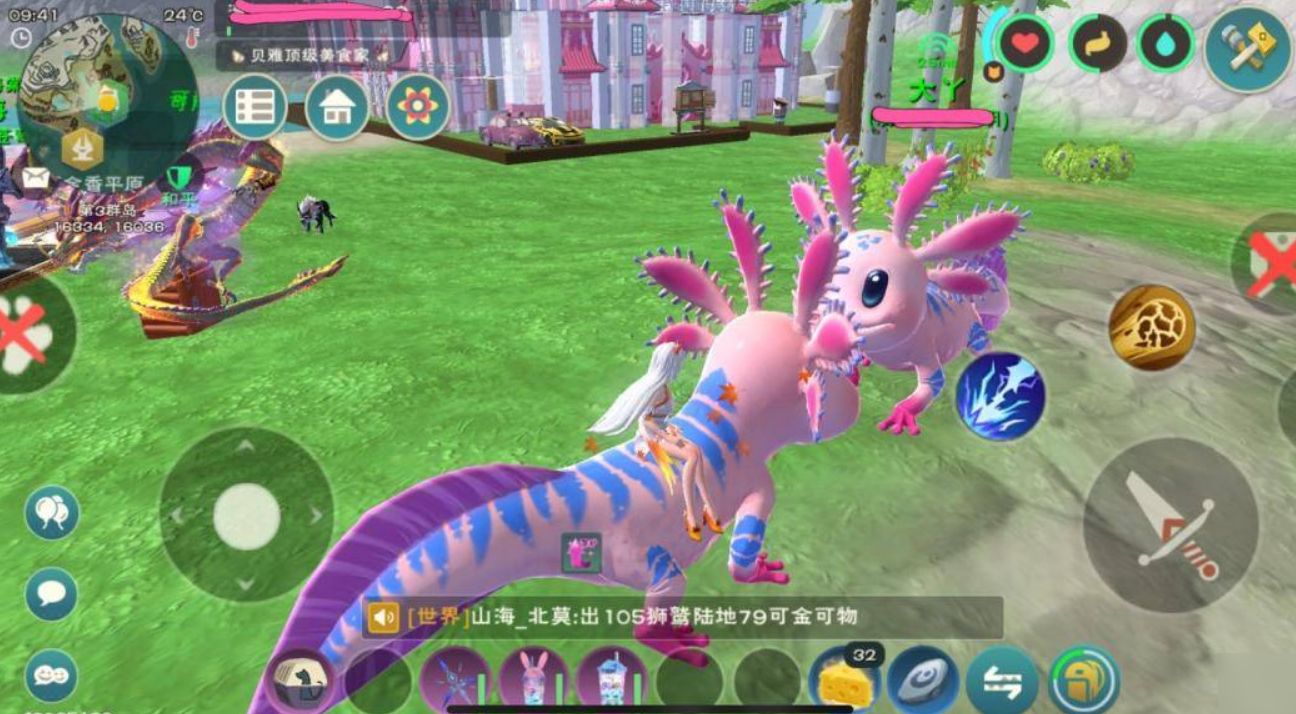Toggle the green shield peace mode
The width and height of the screenshot is (1296, 714).
180,176
